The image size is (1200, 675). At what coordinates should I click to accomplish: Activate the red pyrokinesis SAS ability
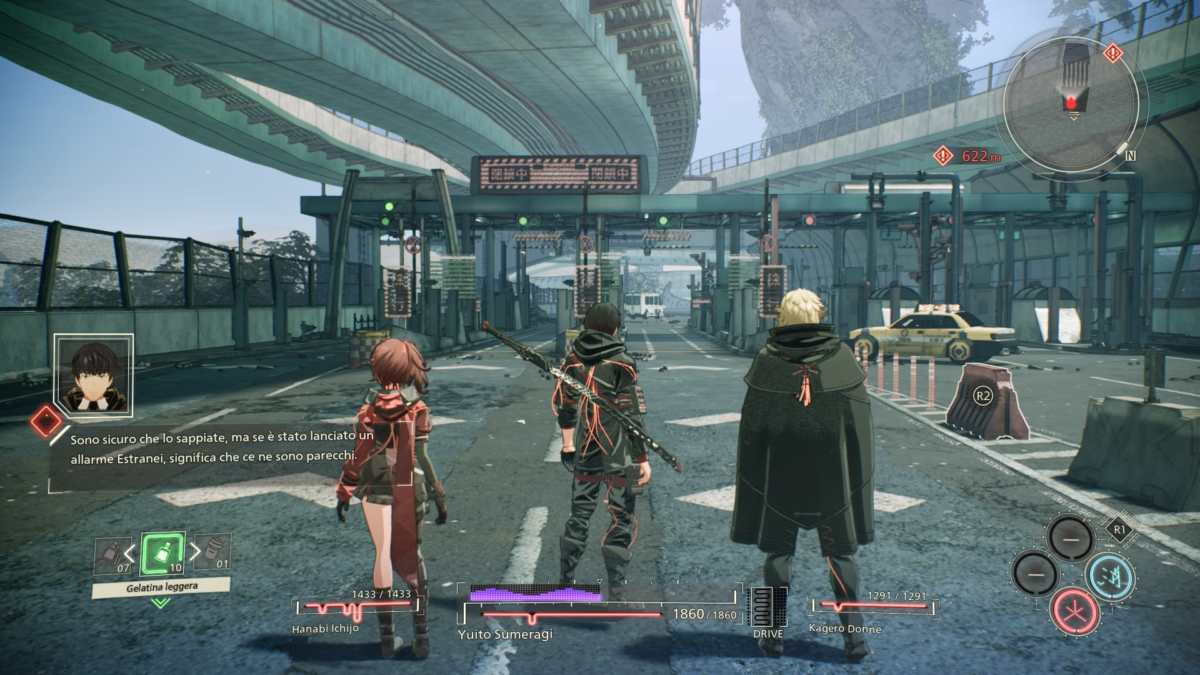[x=1075, y=610]
